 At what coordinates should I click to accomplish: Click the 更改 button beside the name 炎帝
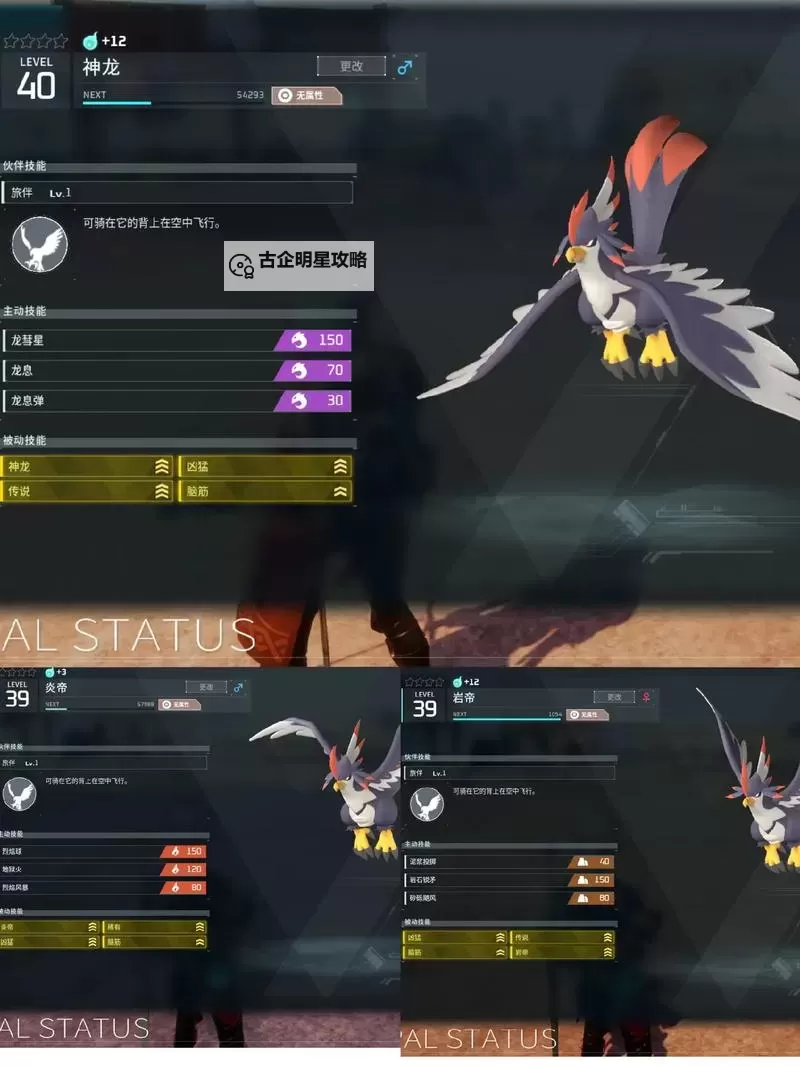pyautogui.click(x=206, y=687)
